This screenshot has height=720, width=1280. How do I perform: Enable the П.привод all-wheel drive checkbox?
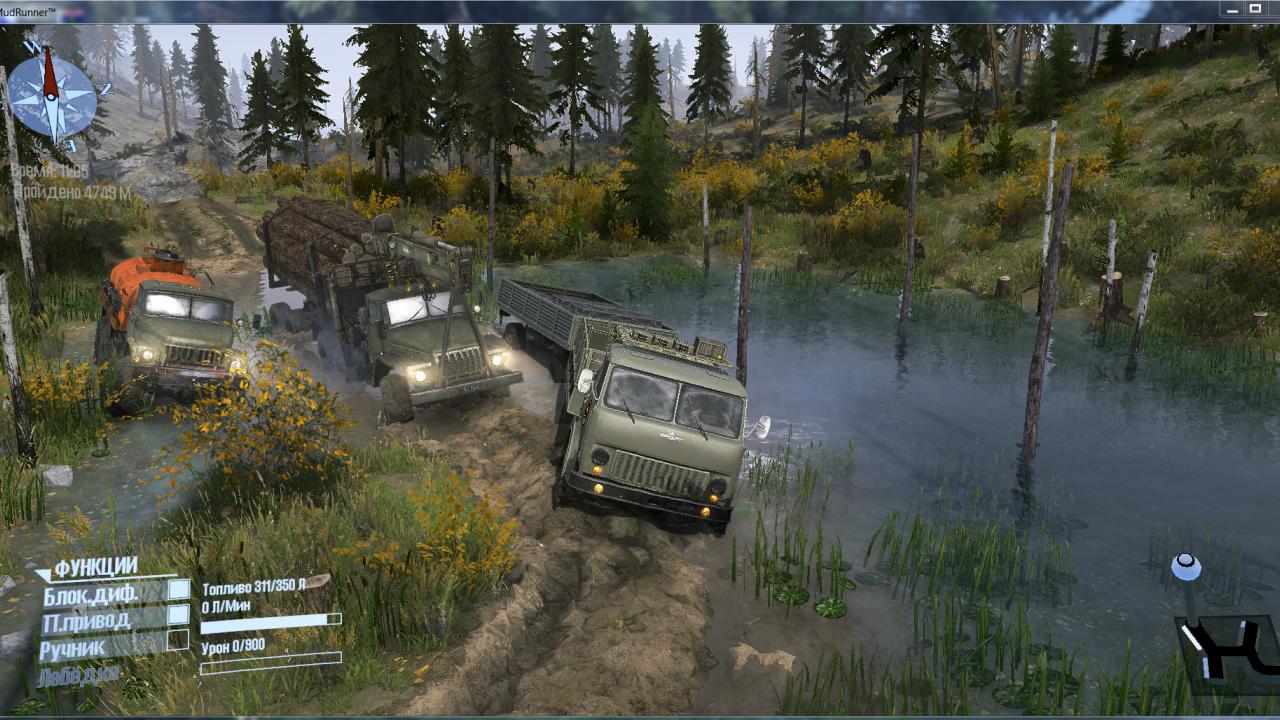[179, 615]
